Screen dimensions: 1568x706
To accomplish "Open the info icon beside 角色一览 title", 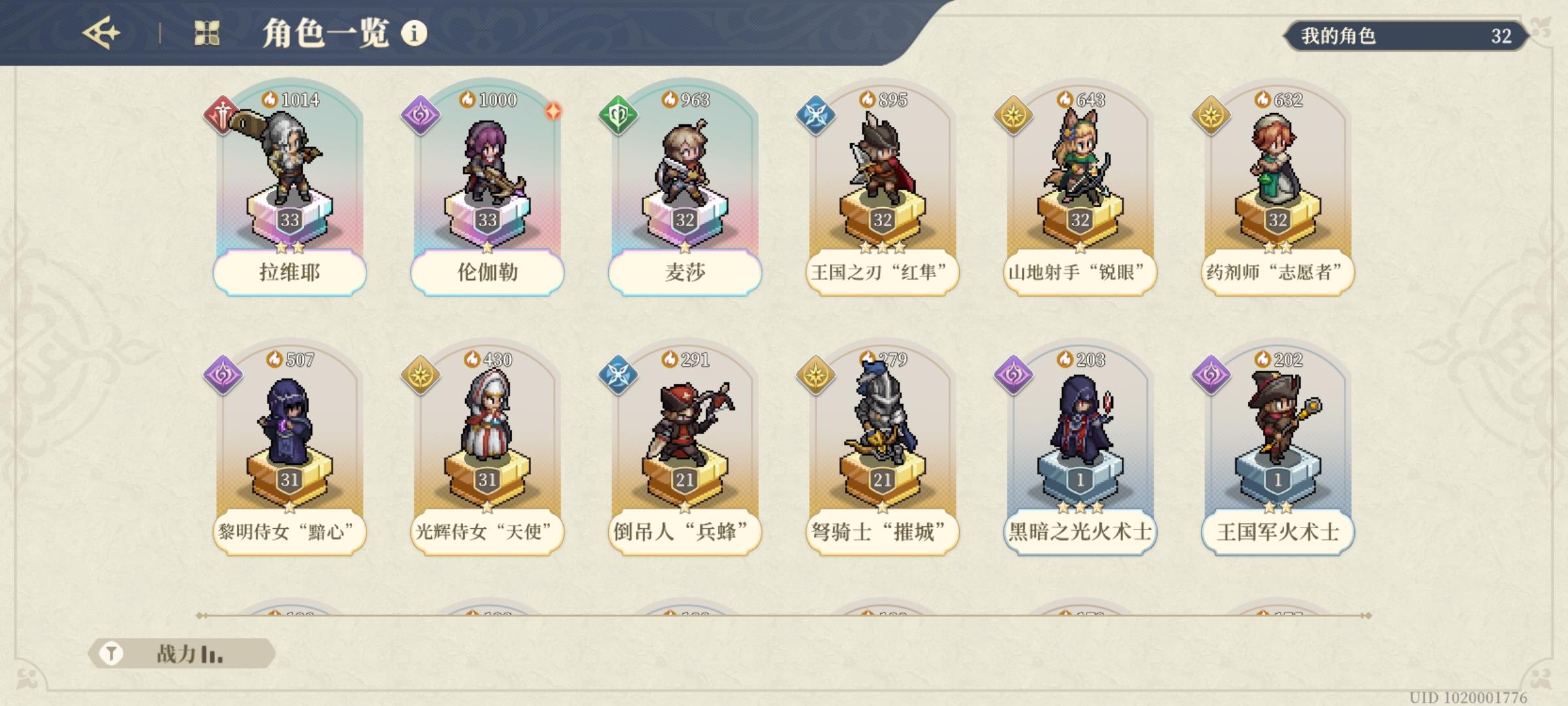I will (x=413, y=31).
